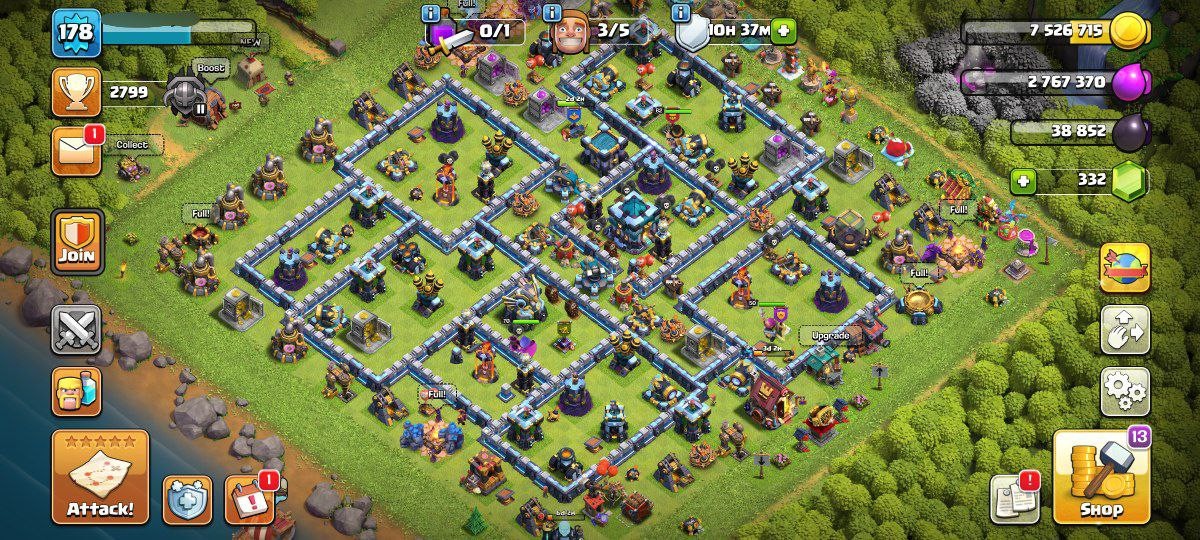Open the crossed swords war menu
Image resolution: width=1200 pixels, height=540 pixels.
[76, 329]
